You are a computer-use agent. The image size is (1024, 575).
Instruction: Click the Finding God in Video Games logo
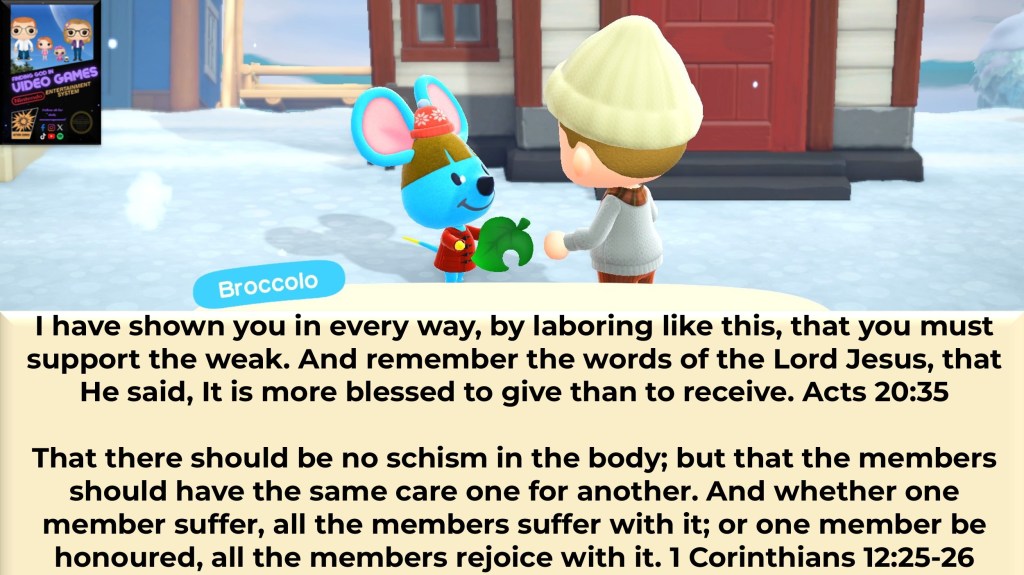pyautogui.click(x=50, y=72)
